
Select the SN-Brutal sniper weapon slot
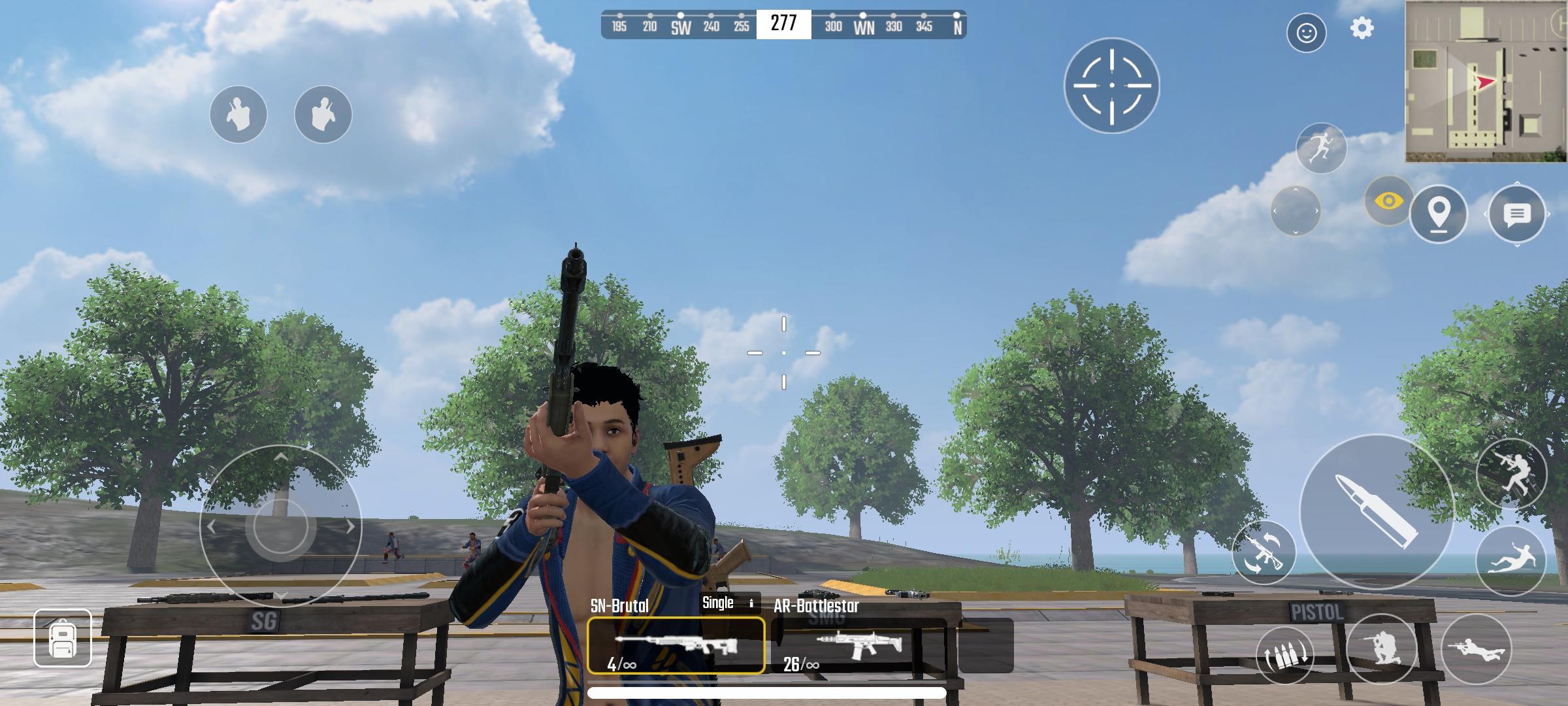click(676, 646)
